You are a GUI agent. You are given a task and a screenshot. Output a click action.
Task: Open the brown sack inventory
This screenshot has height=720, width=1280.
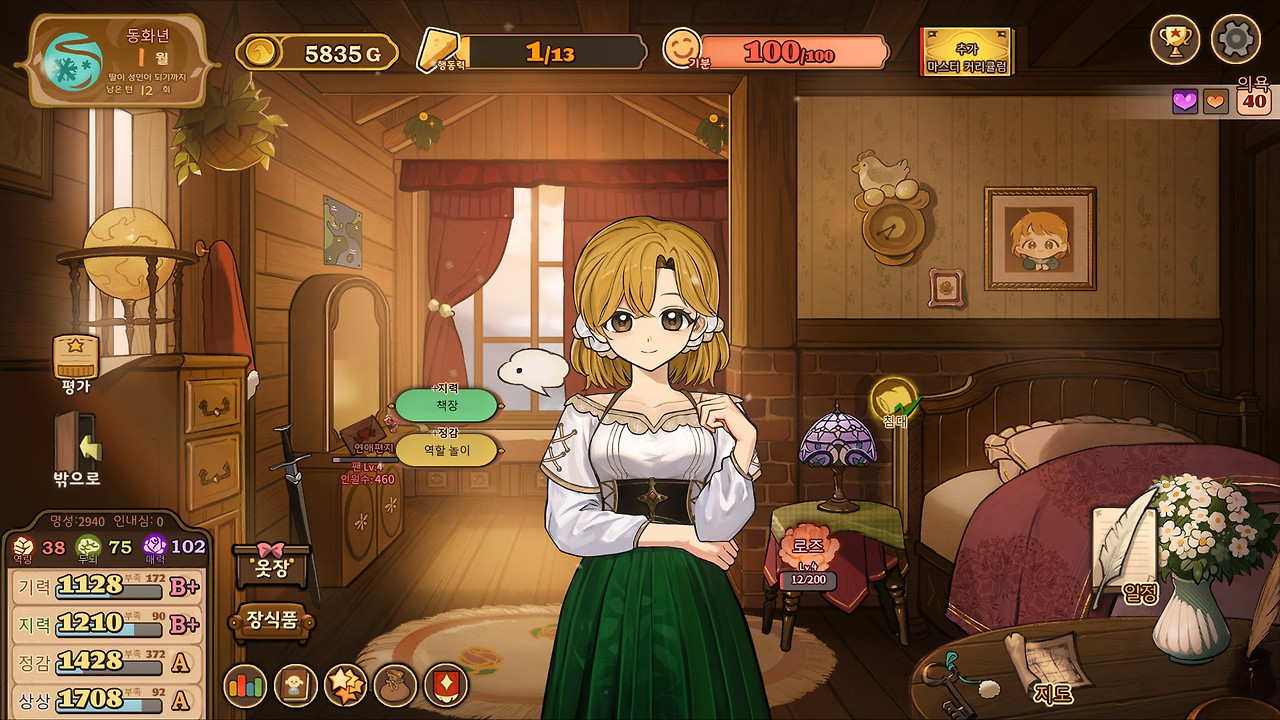click(395, 686)
